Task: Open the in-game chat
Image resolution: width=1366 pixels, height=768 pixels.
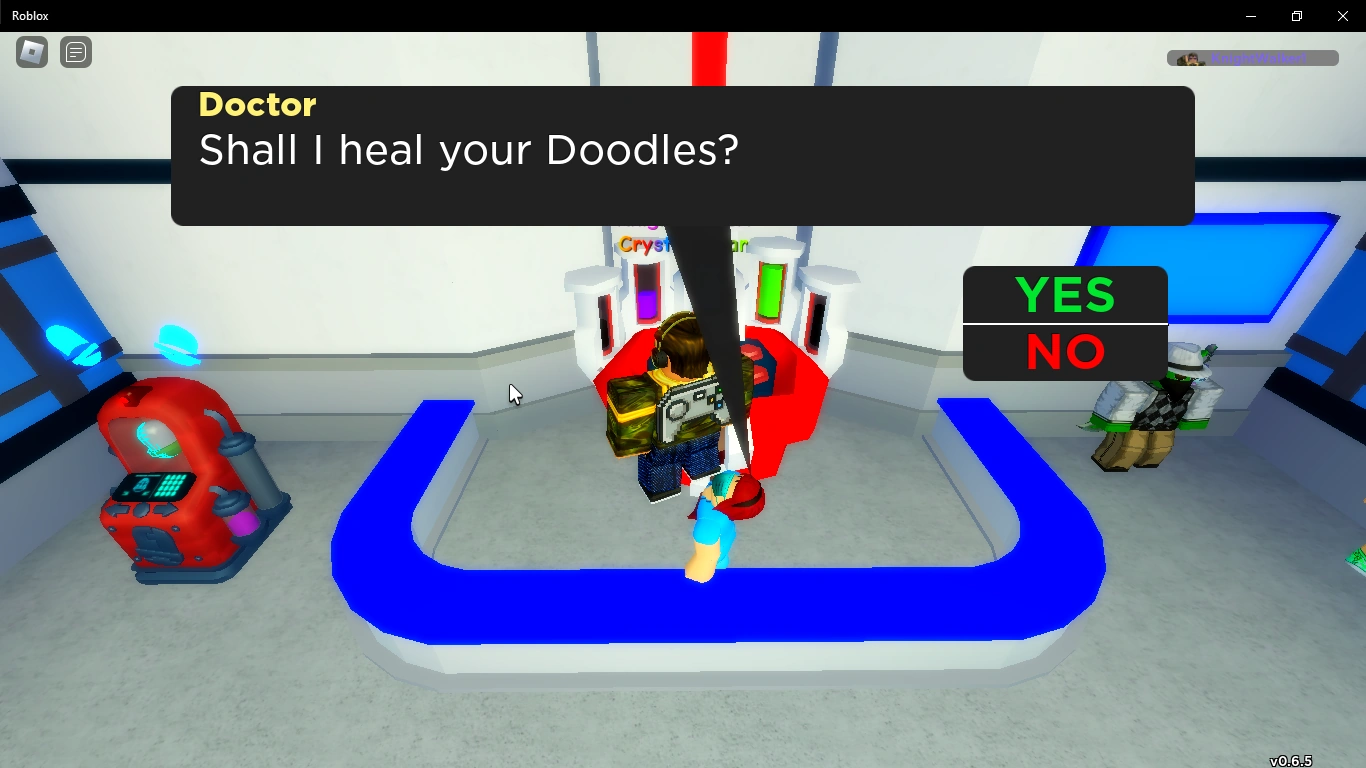Action: pyautogui.click(x=76, y=52)
